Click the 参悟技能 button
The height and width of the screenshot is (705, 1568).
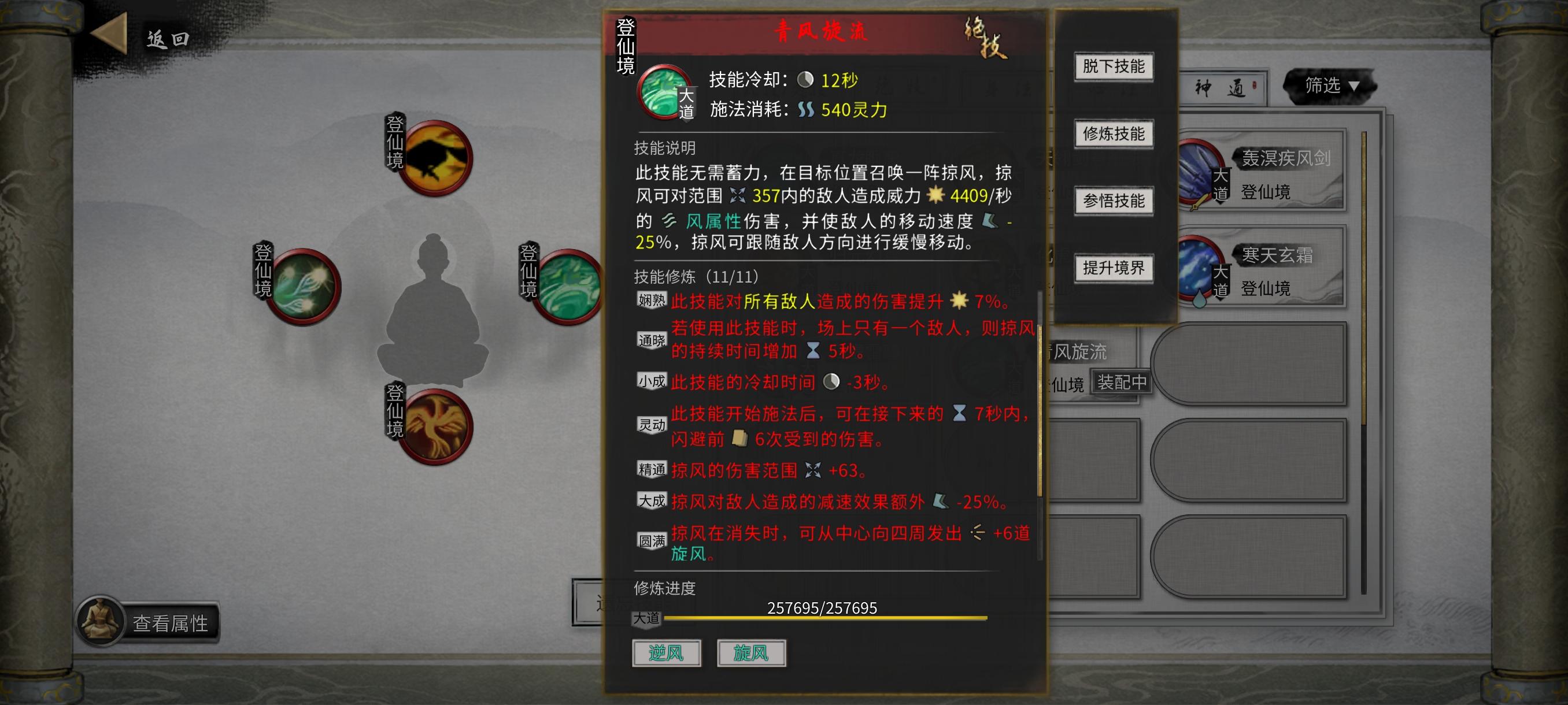pos(1115,201)
